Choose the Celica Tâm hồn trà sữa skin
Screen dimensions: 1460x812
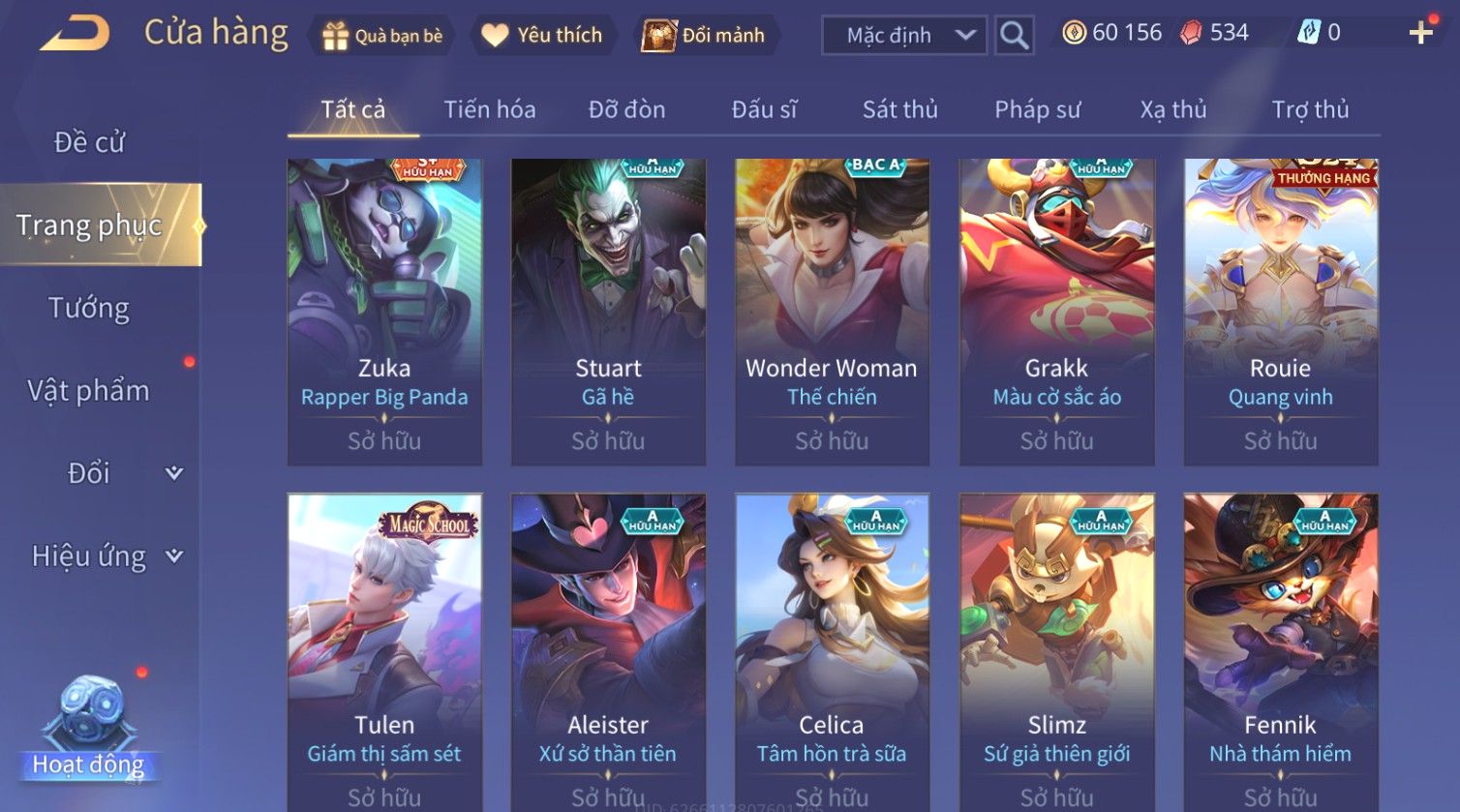[x=832, y=650]
